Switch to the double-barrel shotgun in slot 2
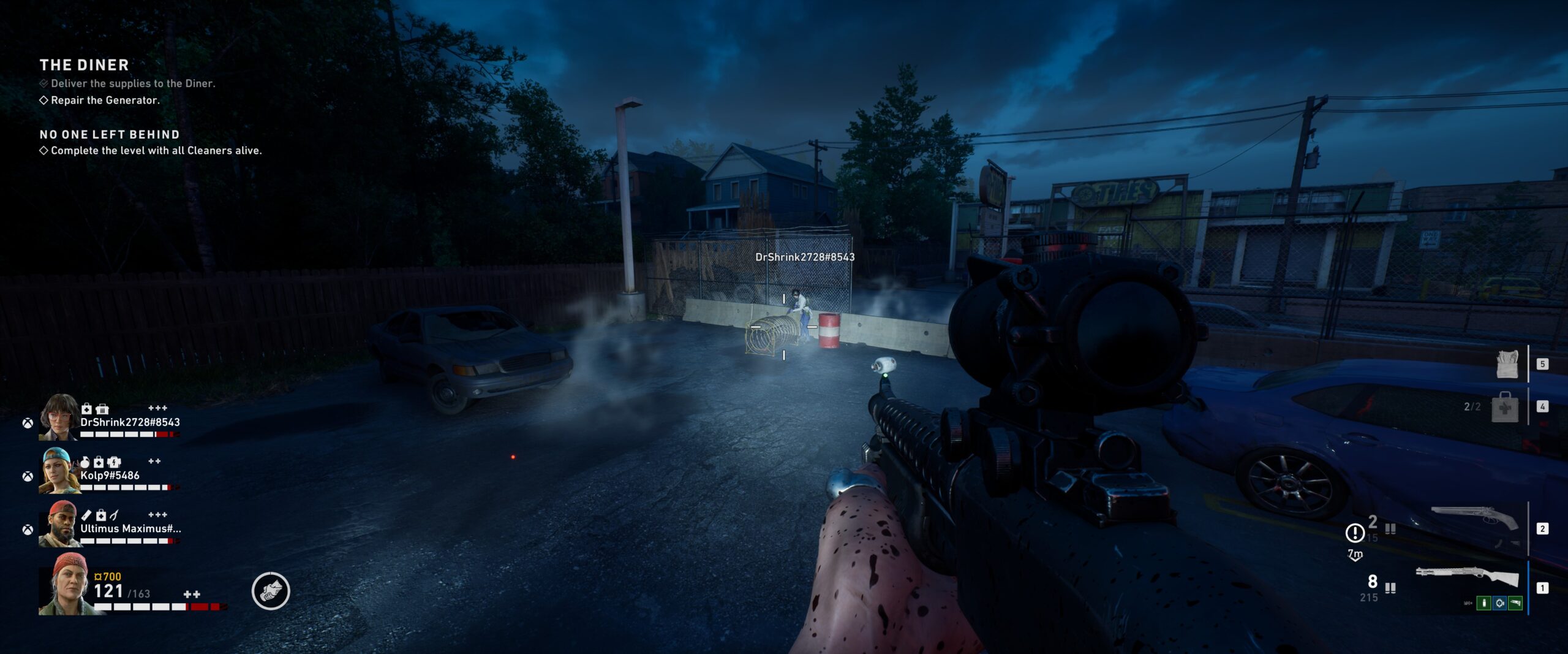Viewport: 1568px width, 654px height. tap(1474, 518)
